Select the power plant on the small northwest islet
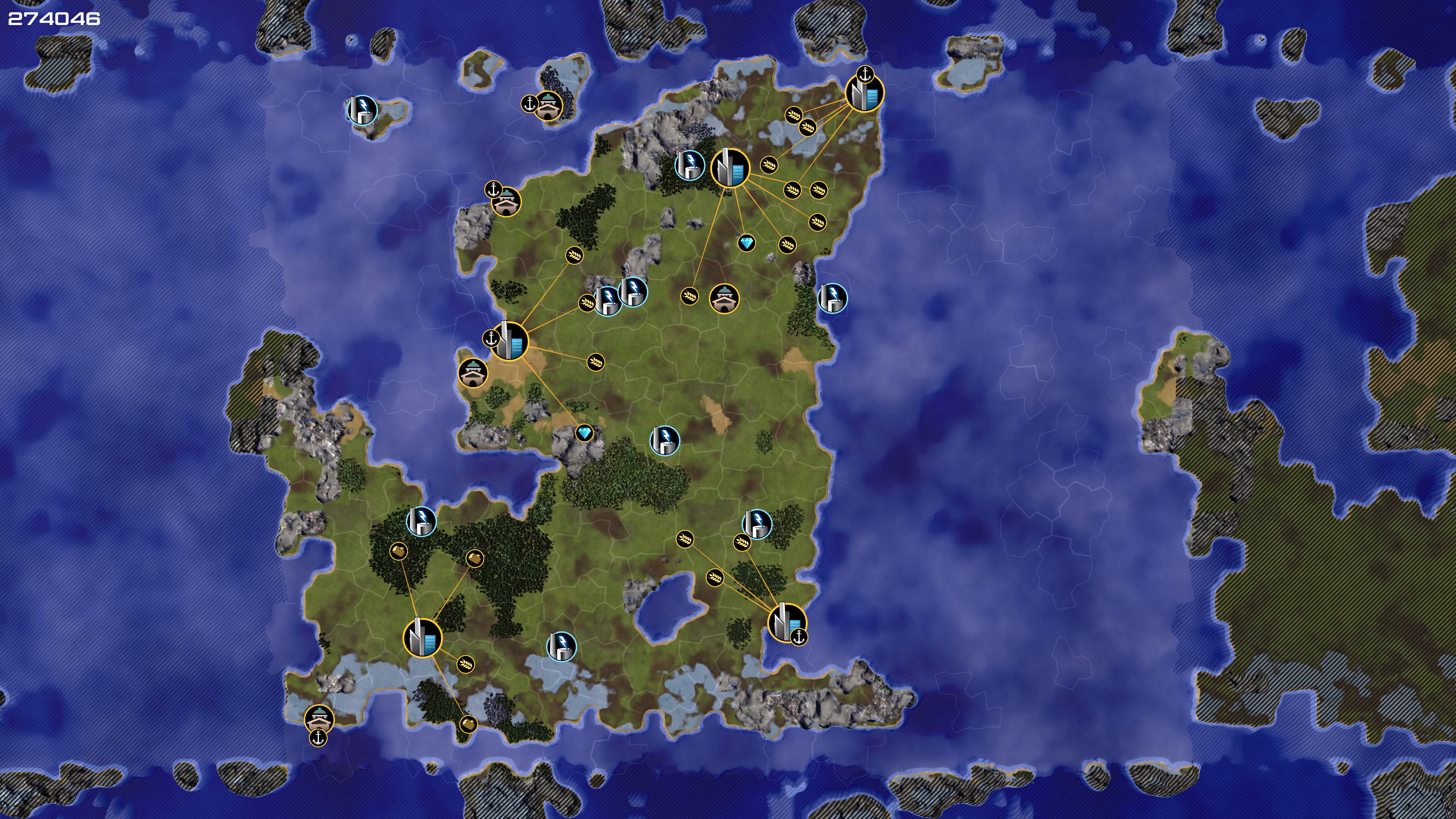 [362, 109]
